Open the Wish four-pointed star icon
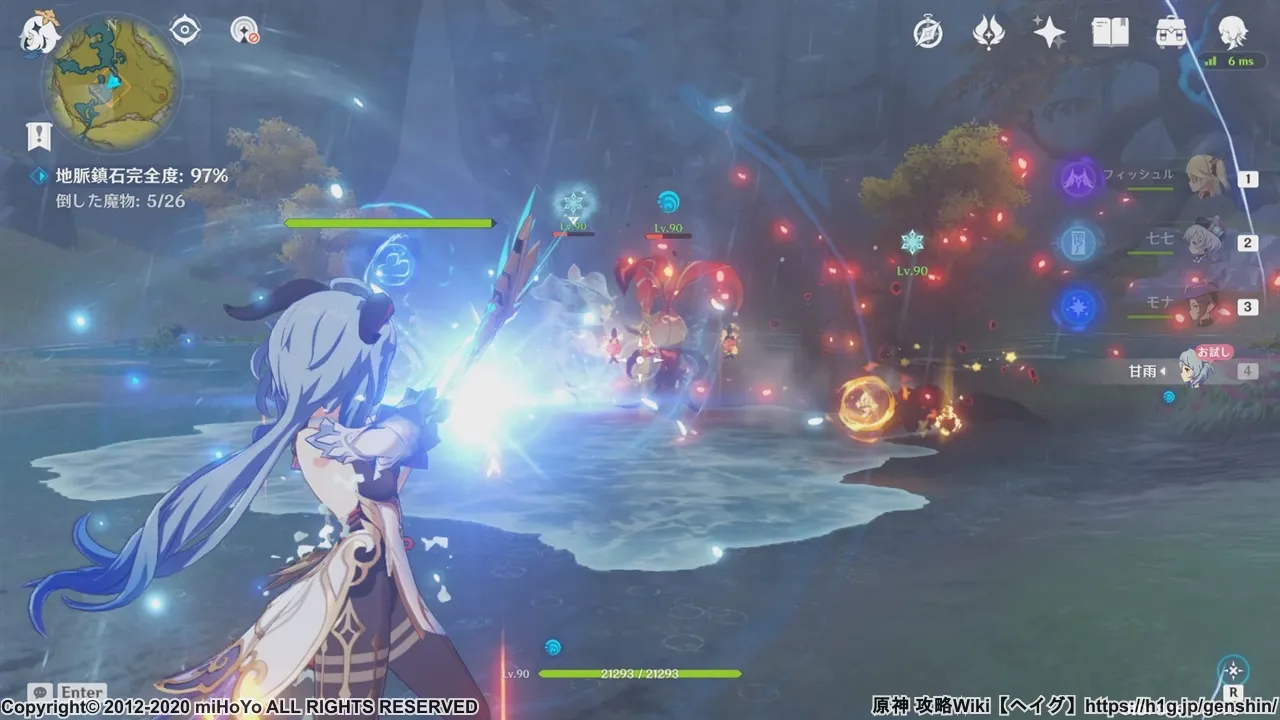 (x=1049, y=33)
